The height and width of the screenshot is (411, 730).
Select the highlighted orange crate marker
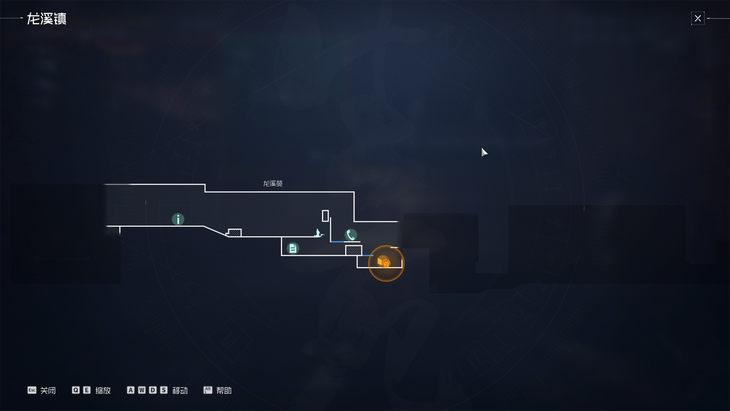click(x=385, y=262)
